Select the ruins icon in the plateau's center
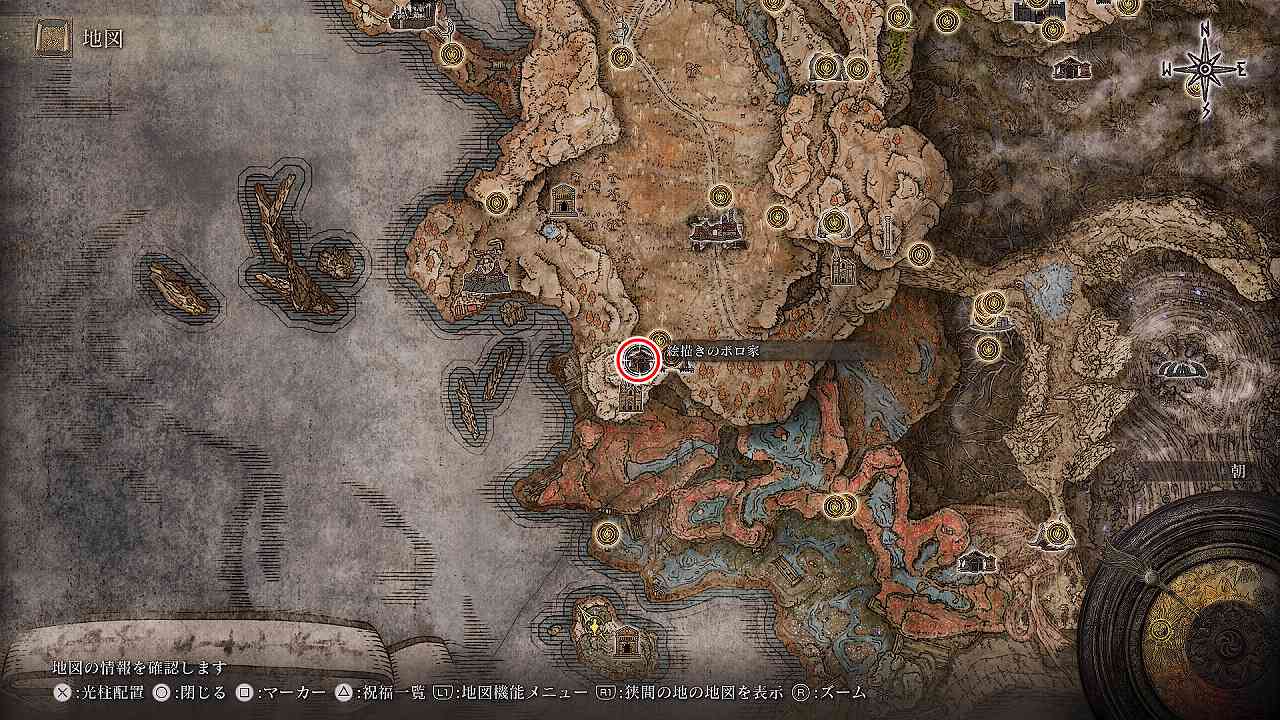The image size is (1280, 720). pos(716,233)
